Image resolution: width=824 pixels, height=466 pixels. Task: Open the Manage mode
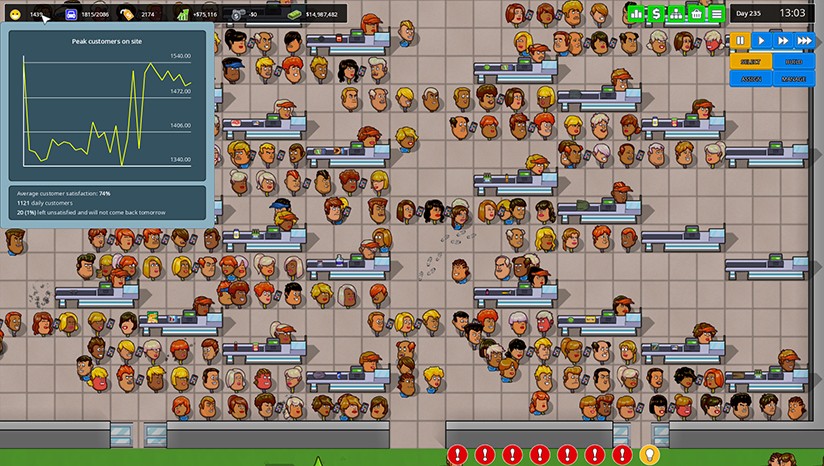794,78
